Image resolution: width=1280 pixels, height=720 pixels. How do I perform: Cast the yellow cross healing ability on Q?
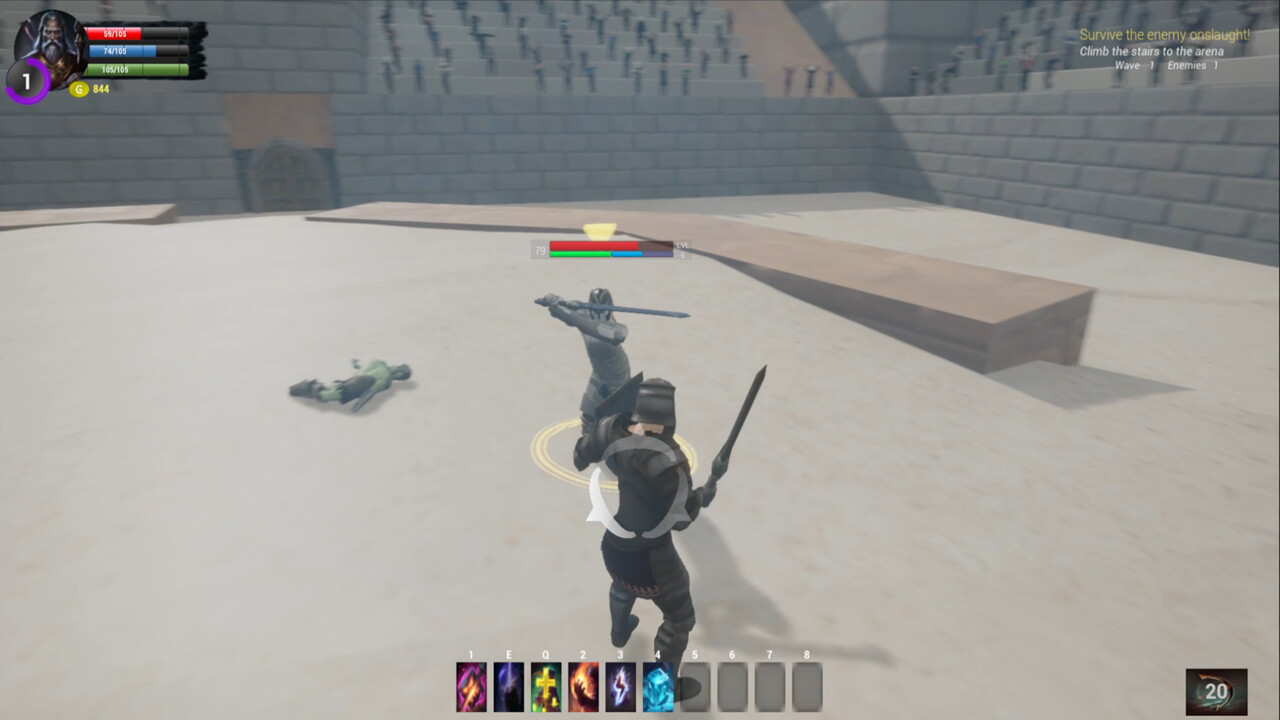pyautogui.click(x=545, y=686)
